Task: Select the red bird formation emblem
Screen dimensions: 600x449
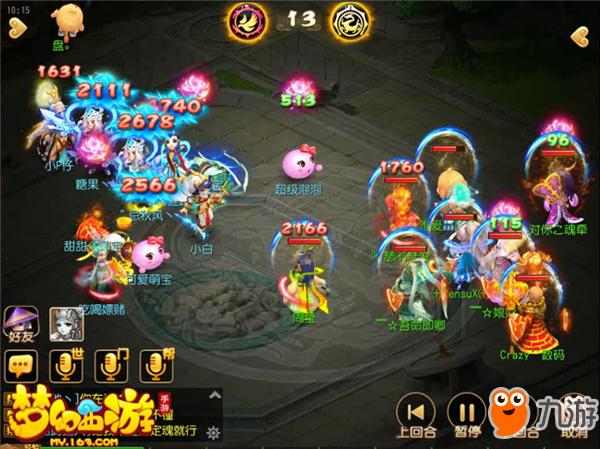Action: [245, 18]
